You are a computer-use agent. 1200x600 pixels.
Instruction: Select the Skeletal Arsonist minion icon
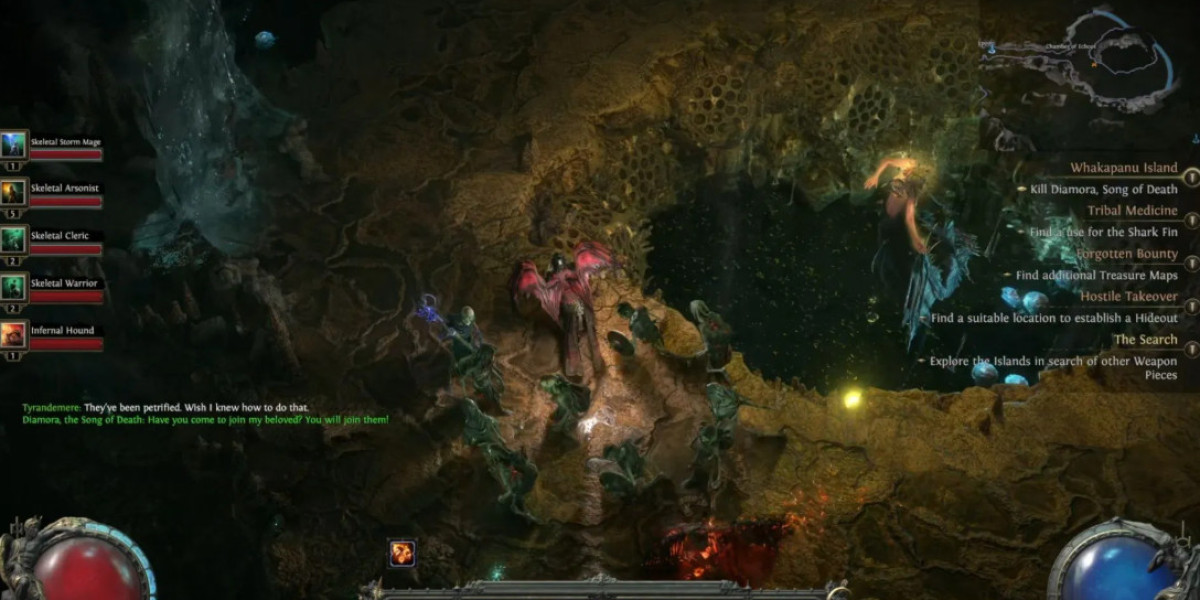[x=14, y=192]
